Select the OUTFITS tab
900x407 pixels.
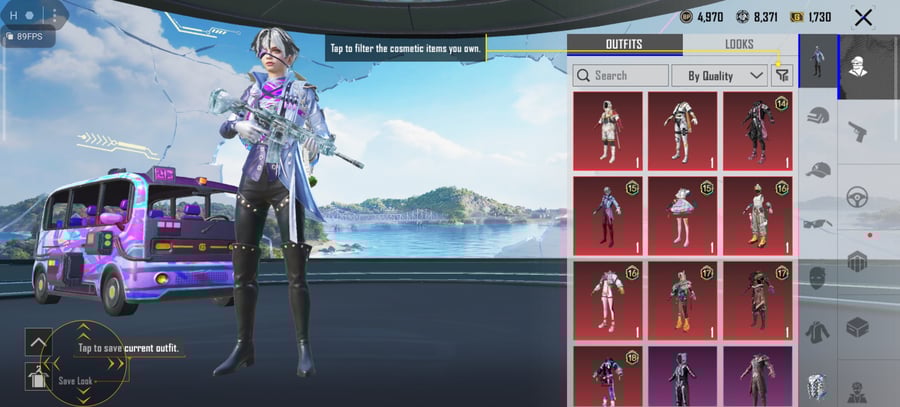[624, 44]
